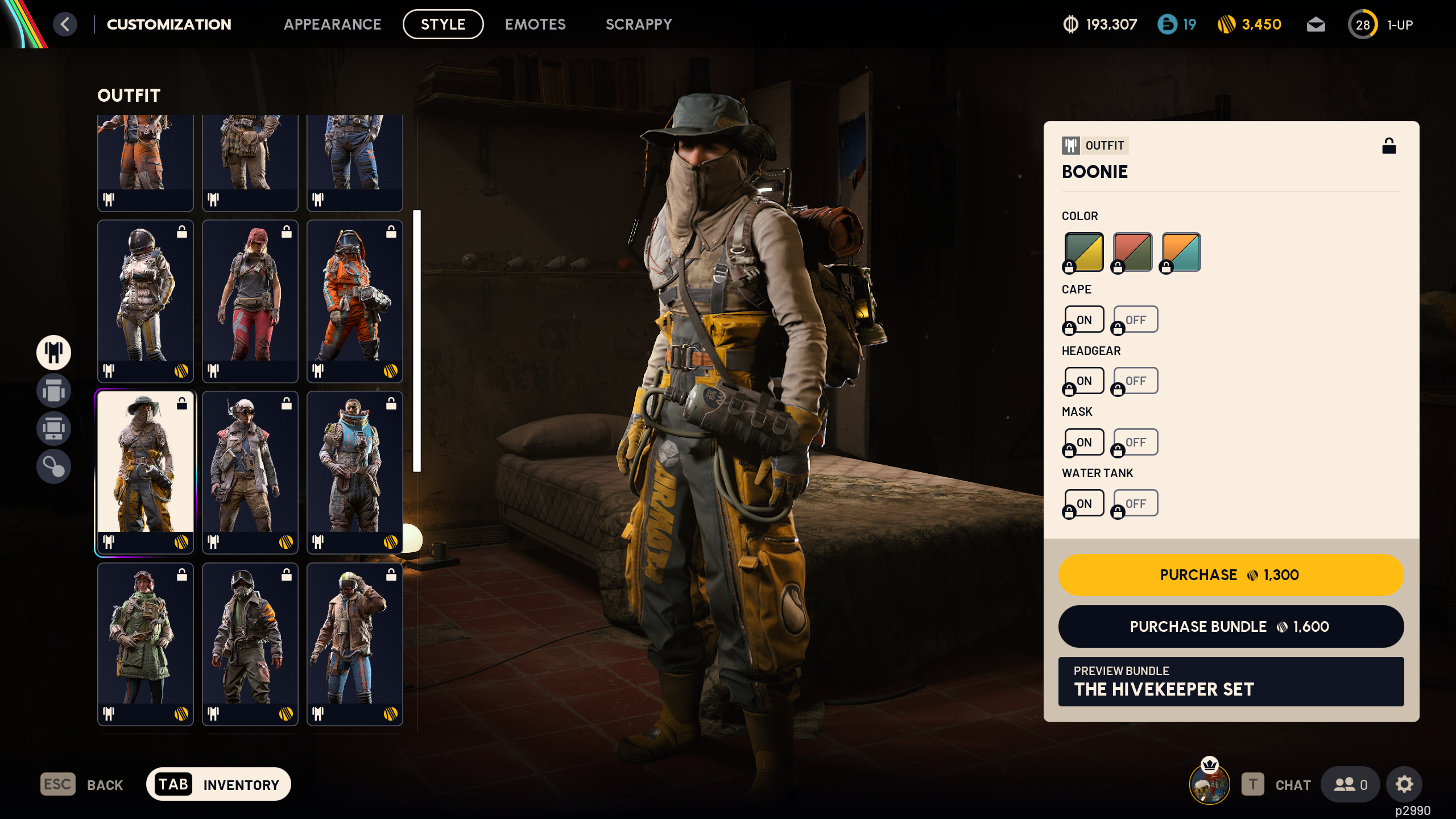Switch to the Appearance tab
This screenshot has height=819, width=1456.
coord(333,24)
